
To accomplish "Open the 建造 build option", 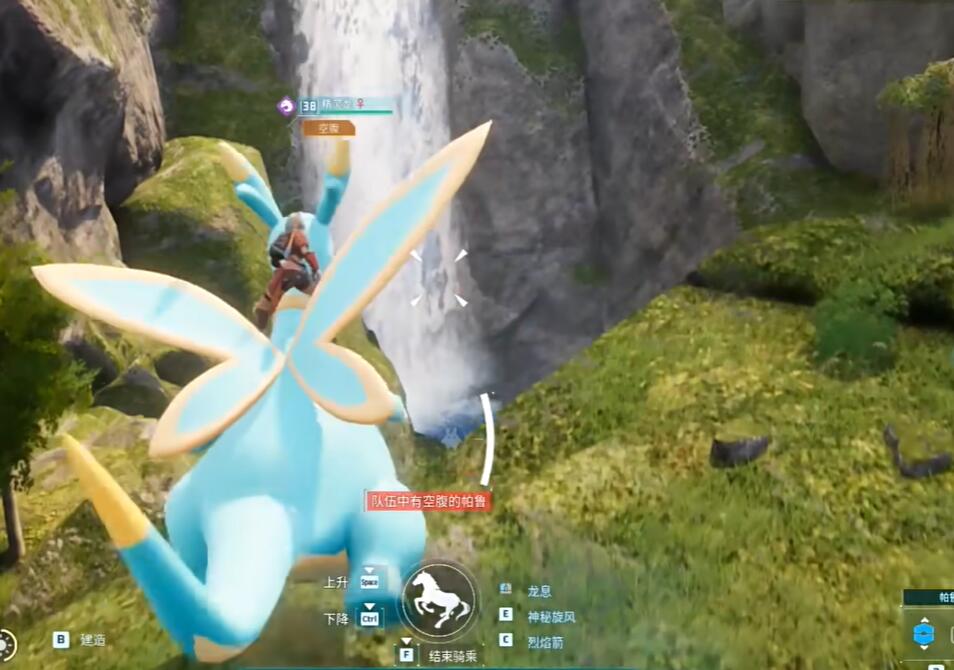I will pyautogui.click(x=92, y=640).
